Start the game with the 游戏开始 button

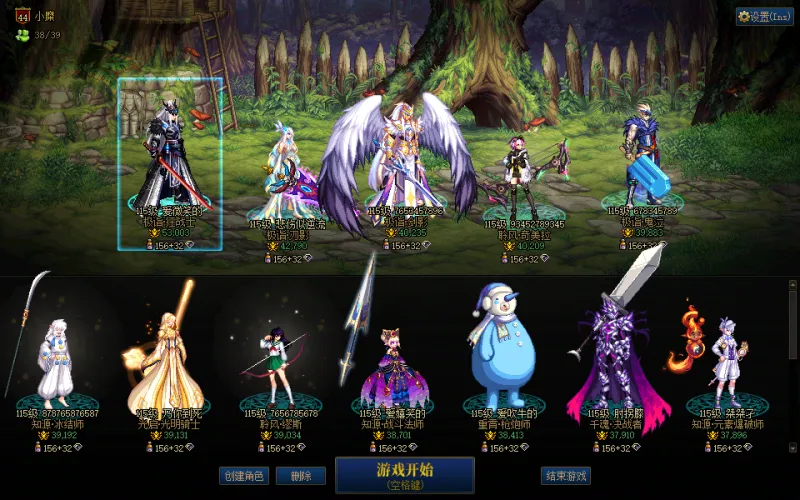click(404, 475)
